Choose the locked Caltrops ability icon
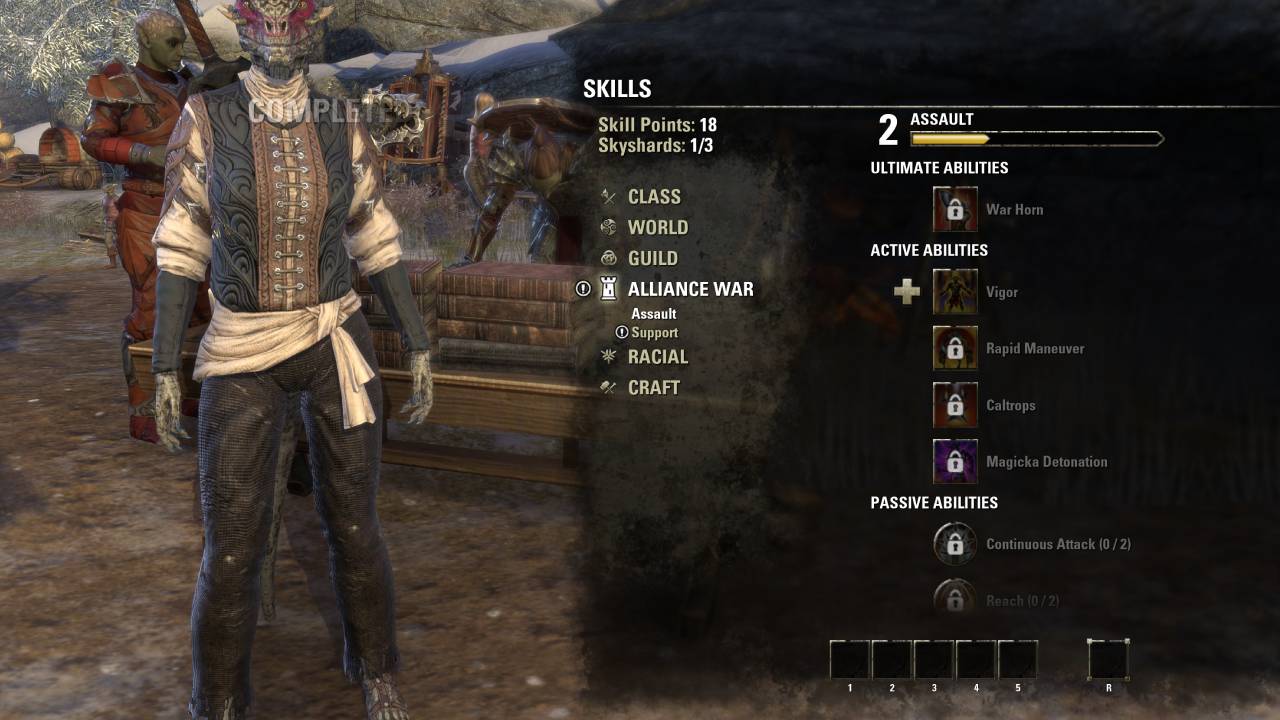Image resolution: width=1280 pixels, height=720 pixels. point(955,405)
